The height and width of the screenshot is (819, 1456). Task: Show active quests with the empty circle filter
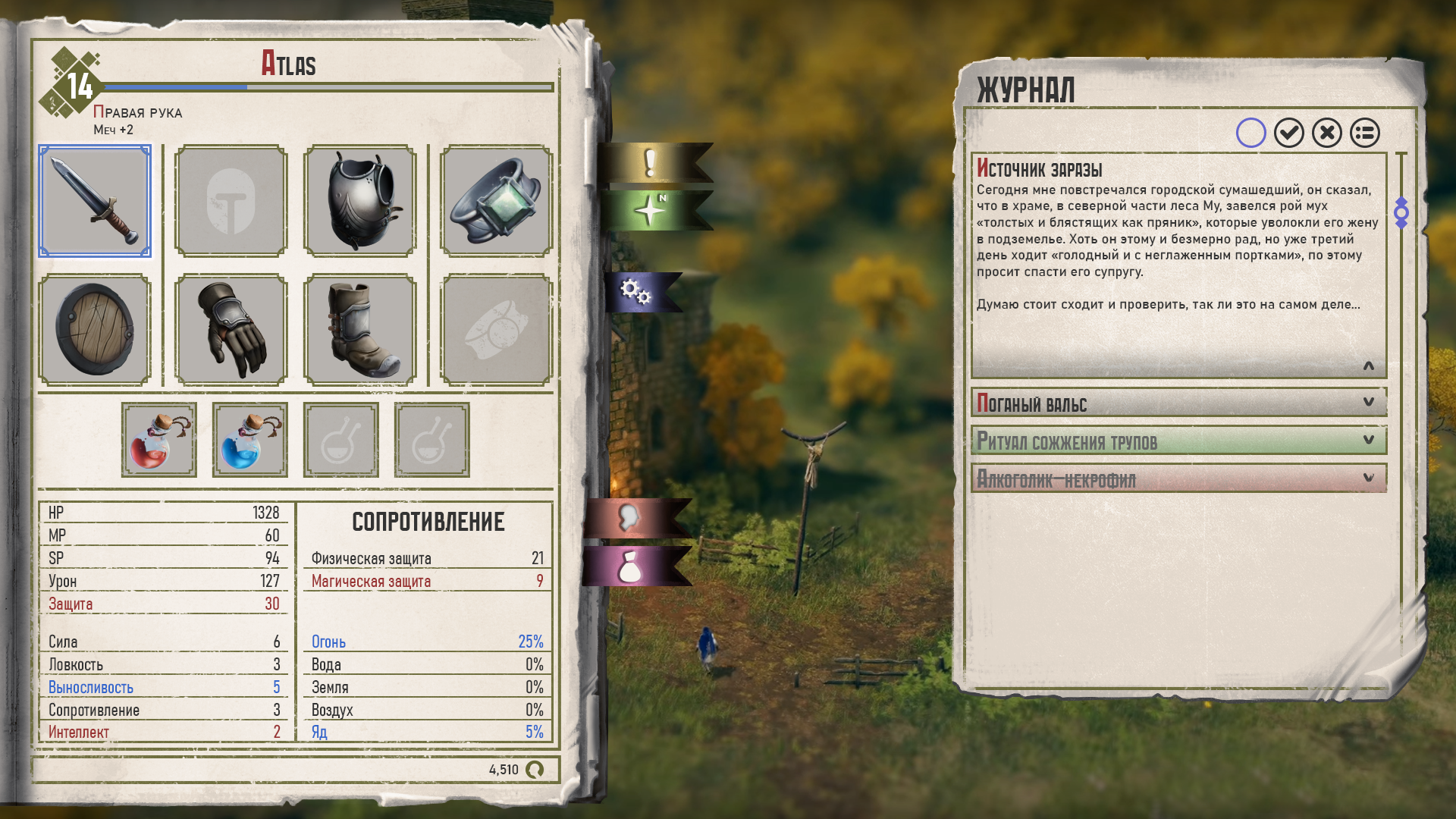[1251, 133]
